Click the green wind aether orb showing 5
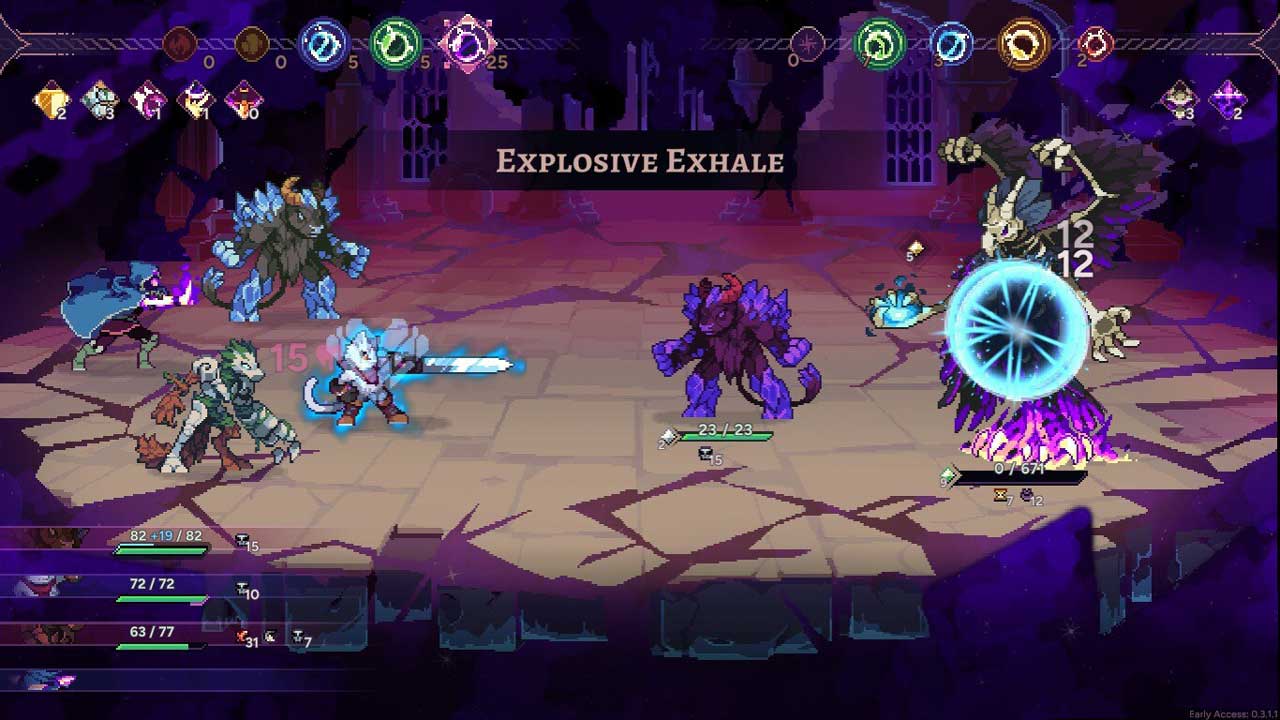 tap(396, 44)
